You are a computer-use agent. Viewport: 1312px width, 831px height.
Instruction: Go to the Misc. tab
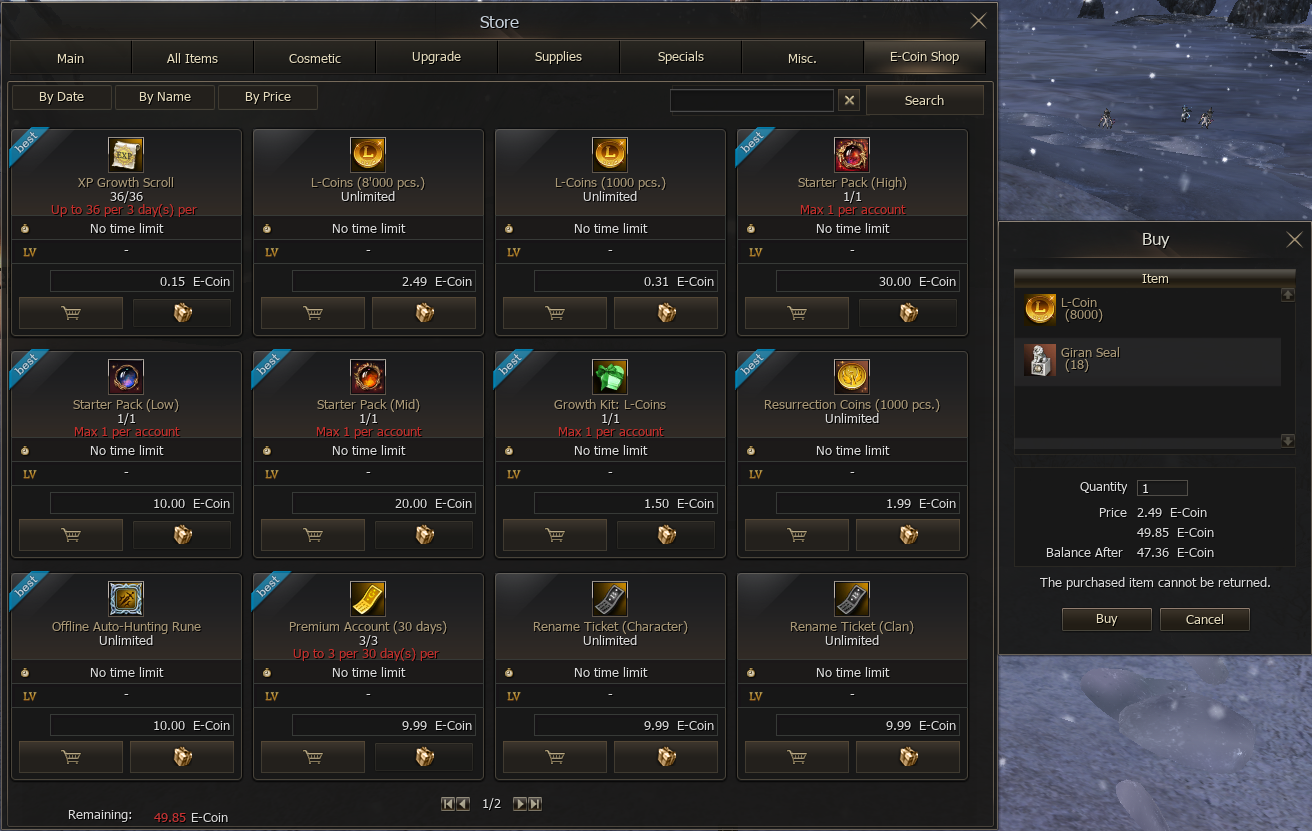802,58
